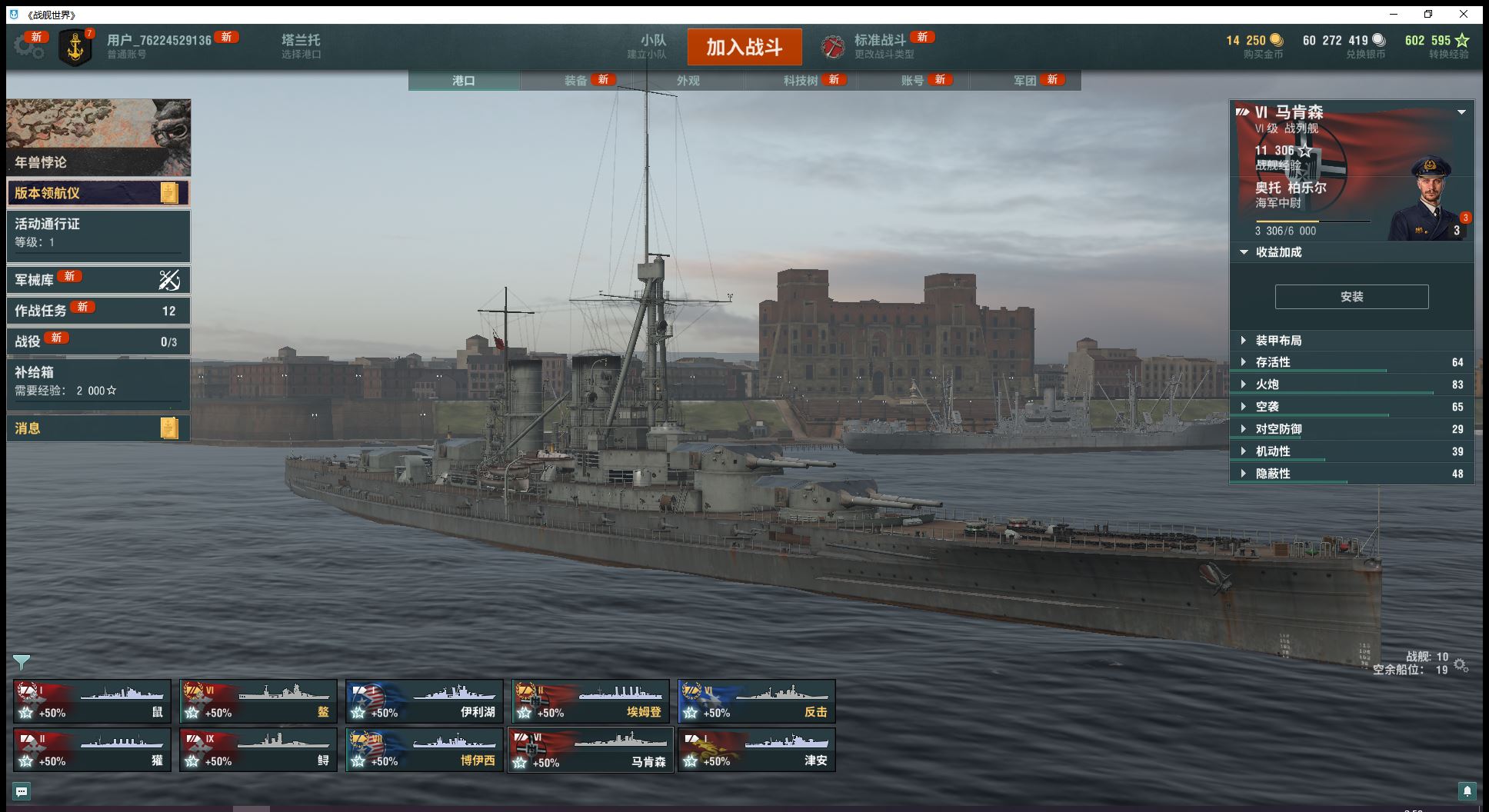Change battle type via 标准战斗
Image resolution: width=1489 pixels, height=812 pixels.
880,46
